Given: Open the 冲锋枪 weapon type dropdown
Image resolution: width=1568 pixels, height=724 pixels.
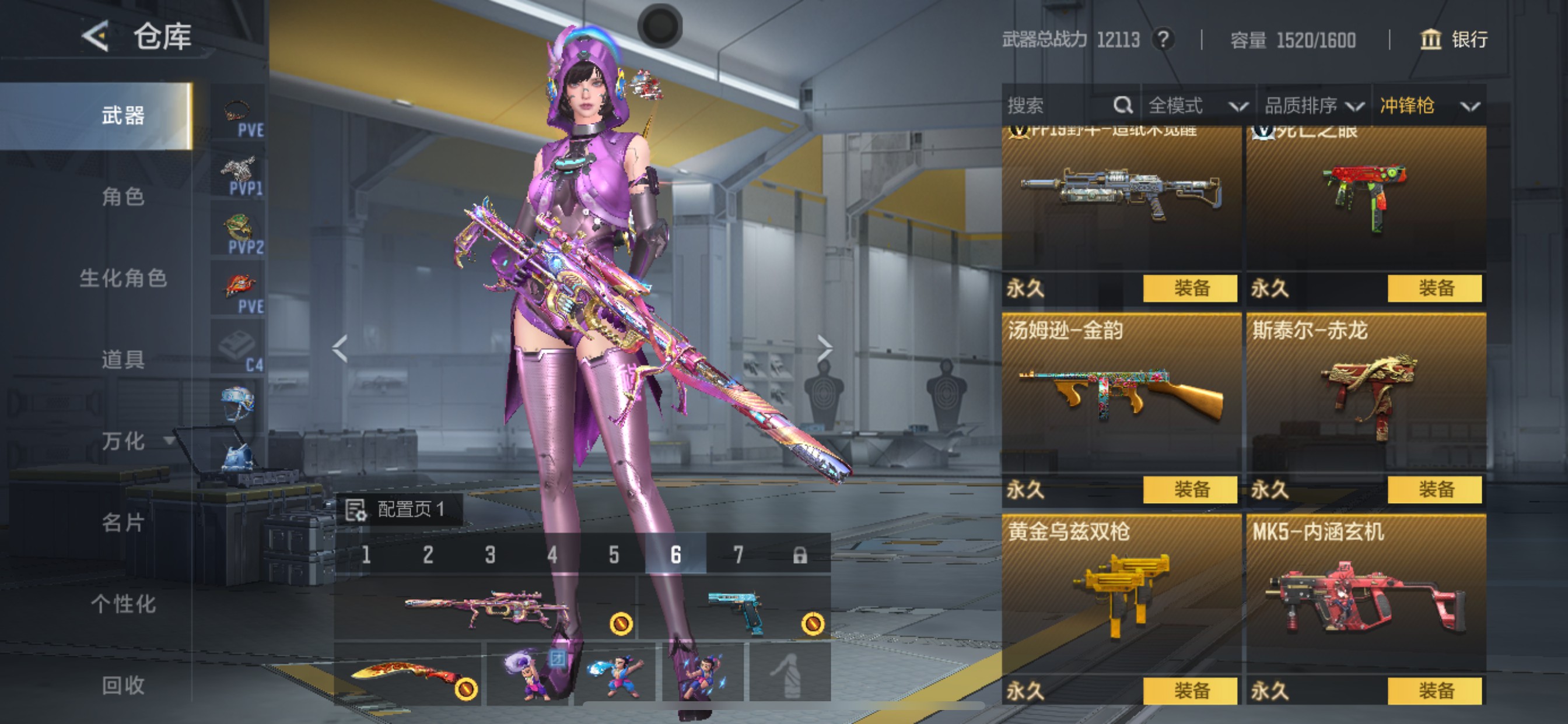Looking at the screenshot, I should [x=1429, y=106].
